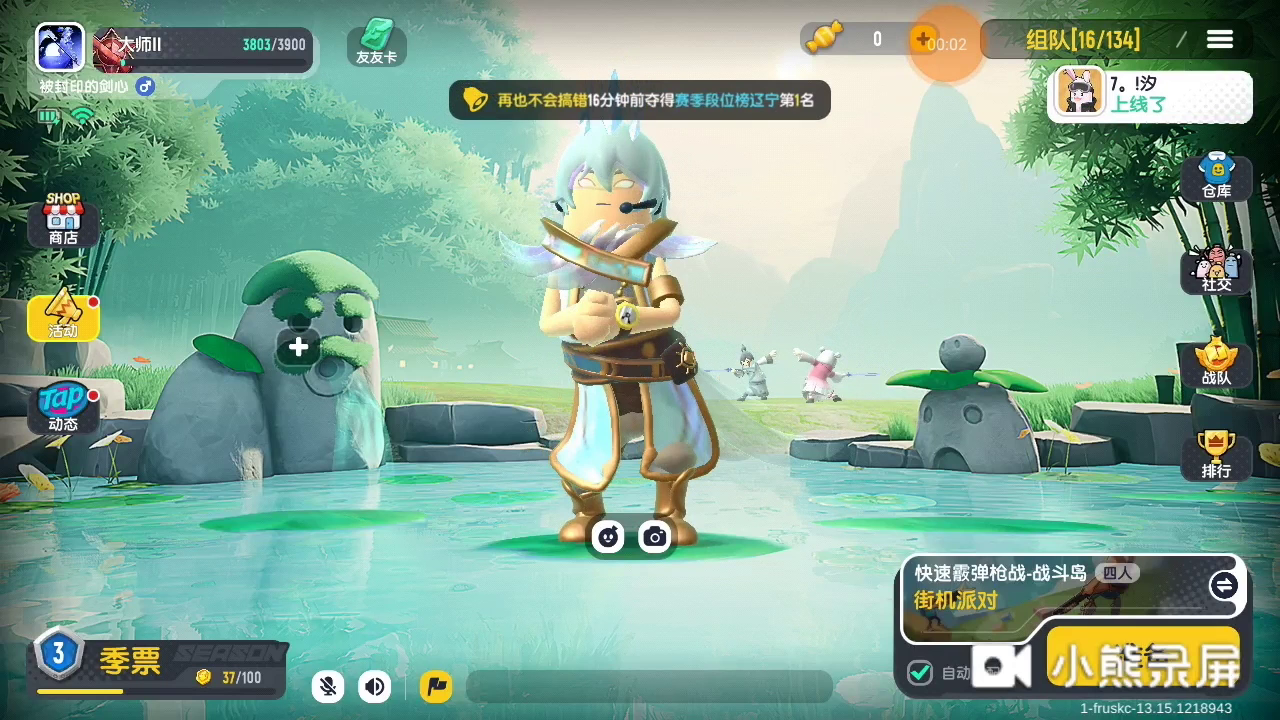The width and height of the screenshot is (1280, 720).
Task: Open the 季票 season pass
Action: pyautogui.click(x=130, y=662)
